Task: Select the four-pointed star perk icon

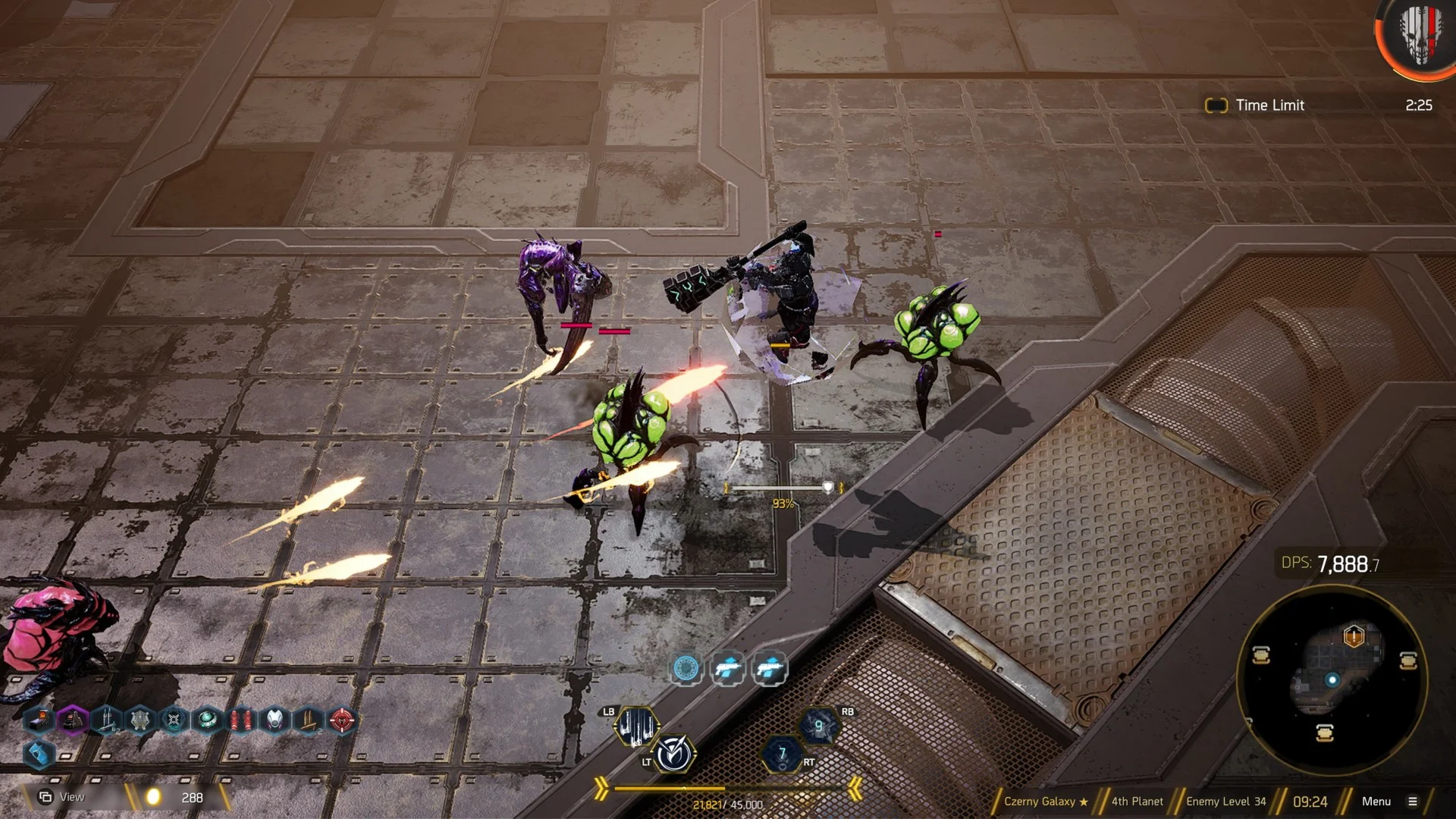Action: point(174,719)
